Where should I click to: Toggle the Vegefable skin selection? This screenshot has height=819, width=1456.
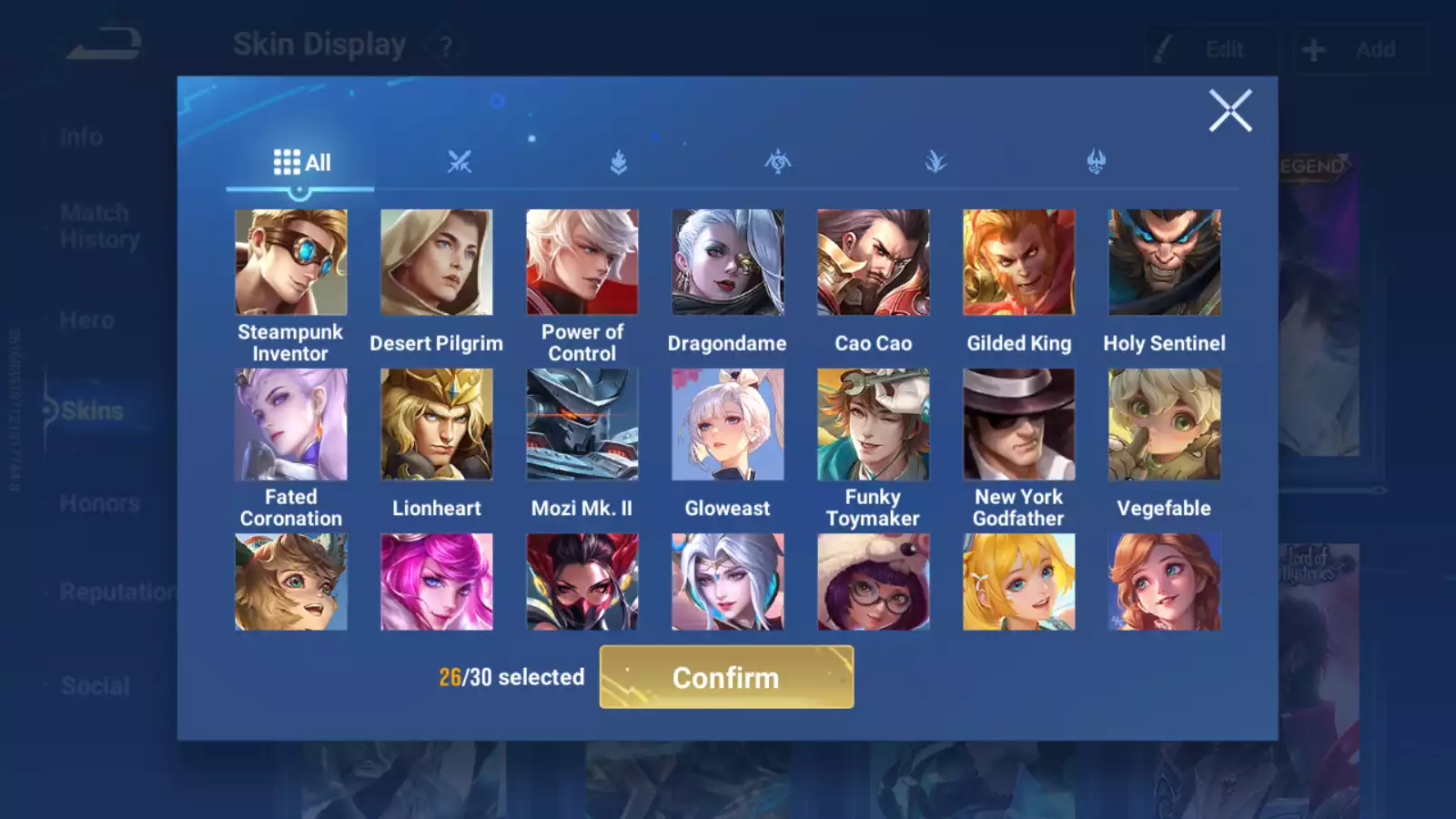click(x=1164, y=424)
